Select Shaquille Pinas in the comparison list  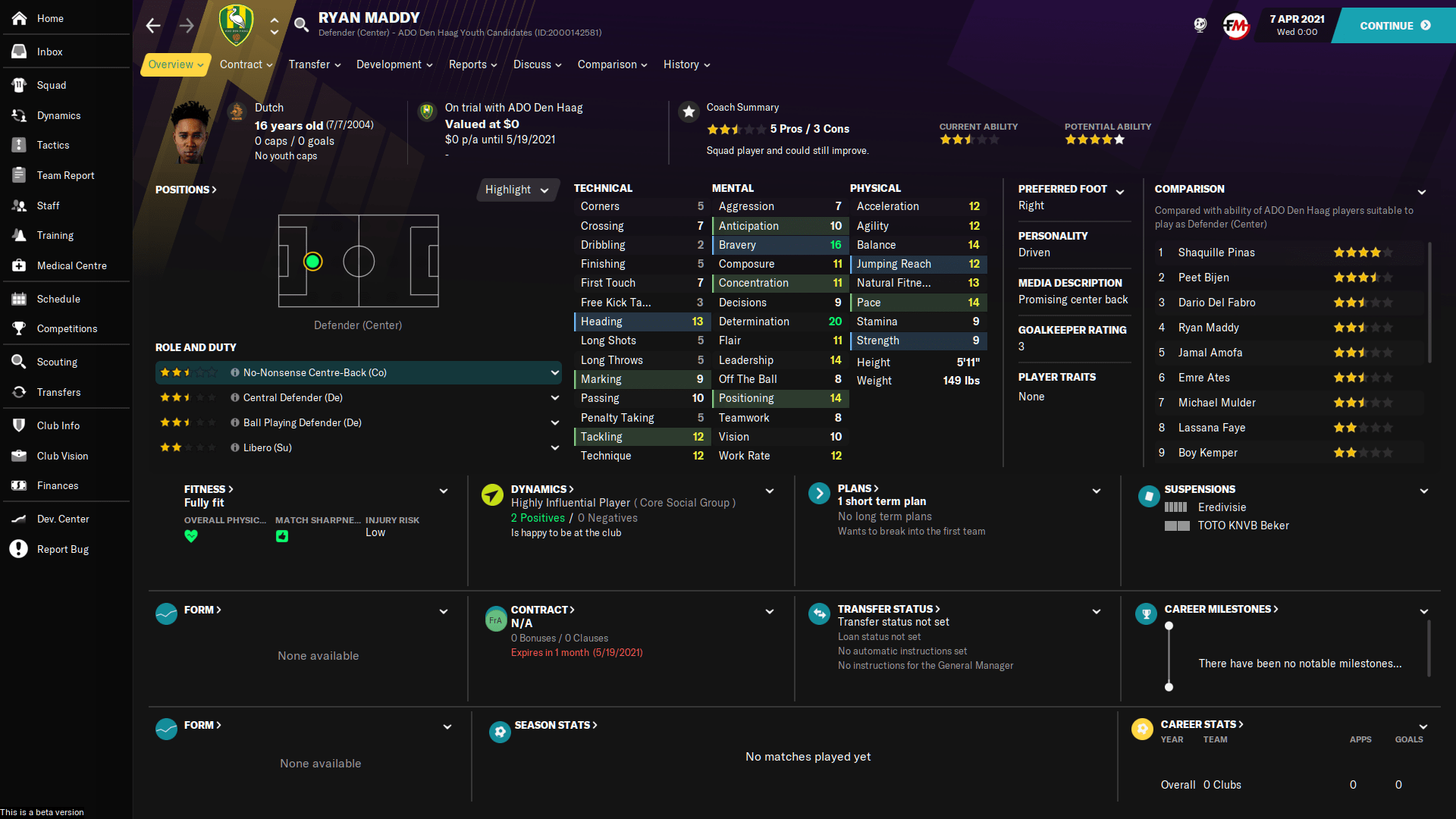pyautogui.click(x=1216, y=252)
